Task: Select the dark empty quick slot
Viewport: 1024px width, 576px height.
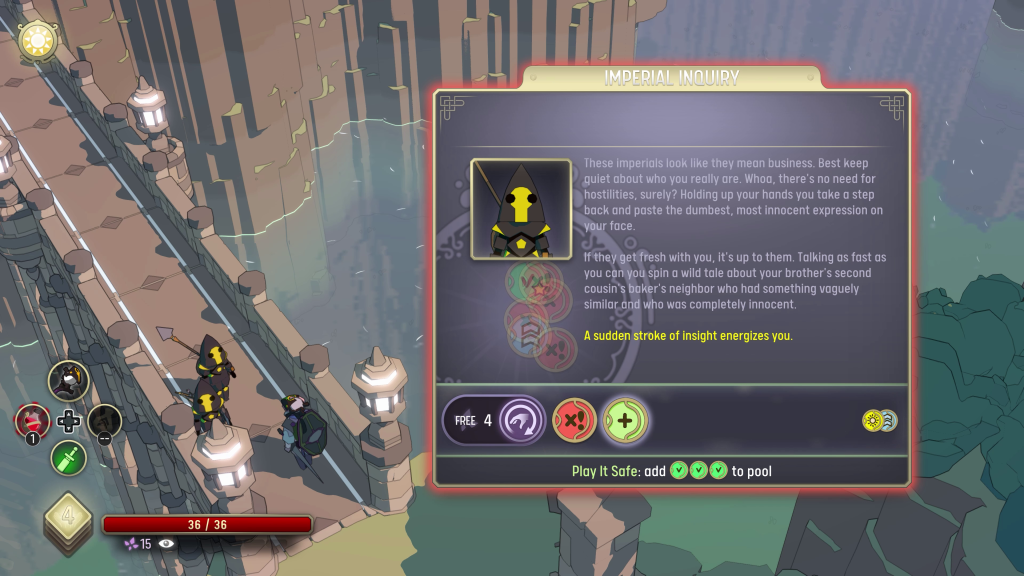Action: 105,421
